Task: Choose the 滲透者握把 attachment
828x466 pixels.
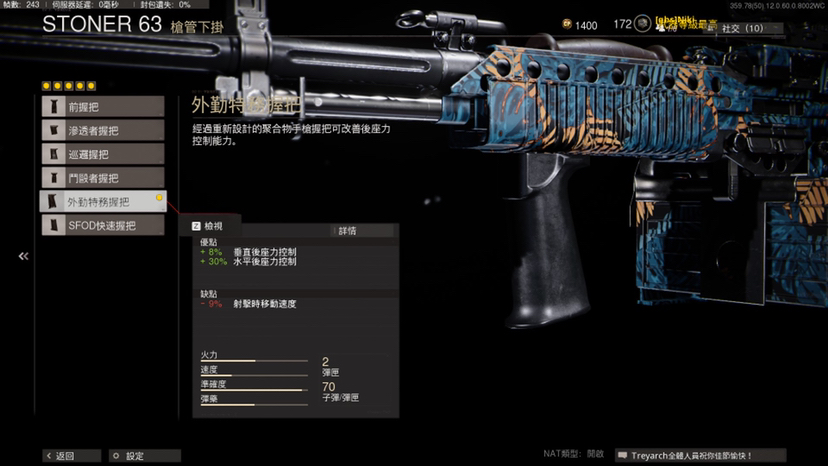Action: pos(102,130)
